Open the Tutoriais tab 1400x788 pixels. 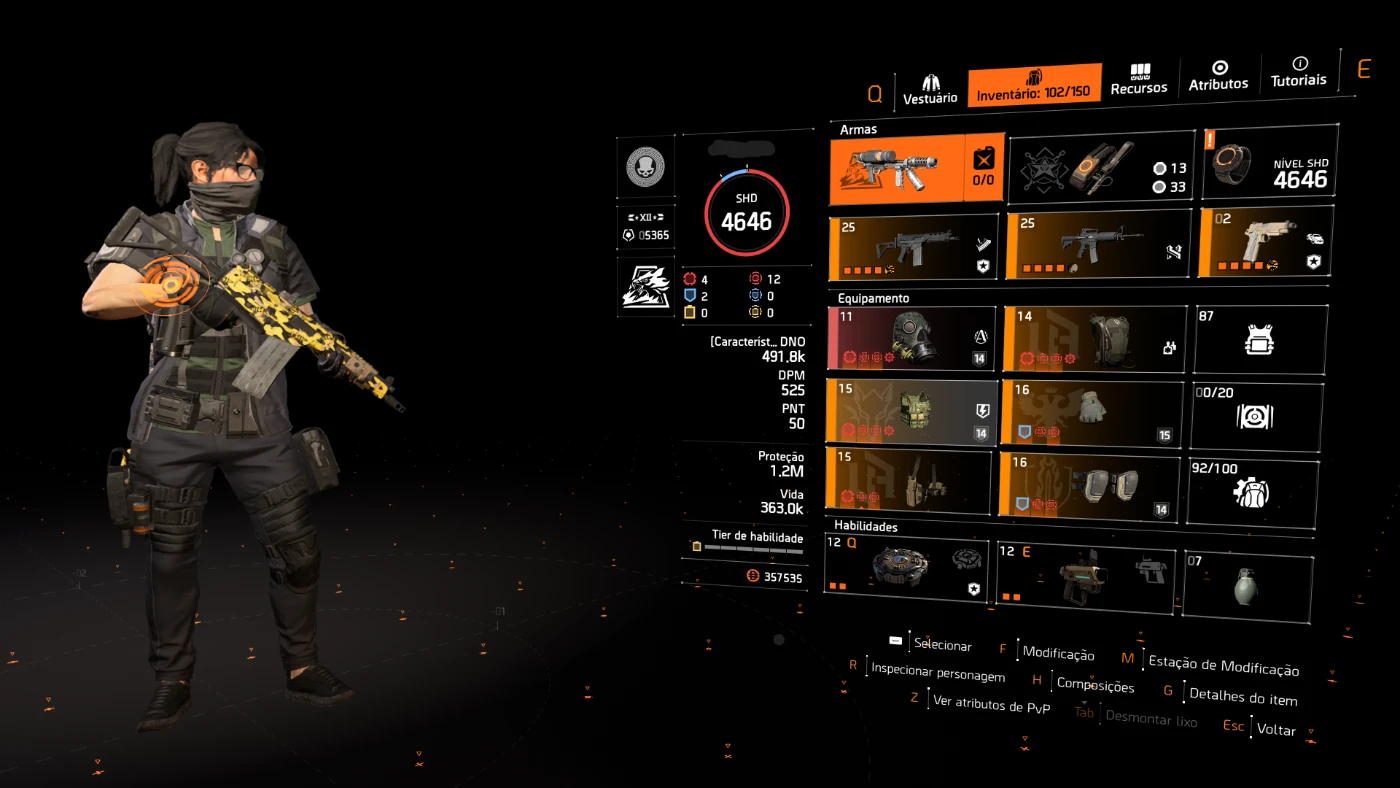(x=1299, y=72)
